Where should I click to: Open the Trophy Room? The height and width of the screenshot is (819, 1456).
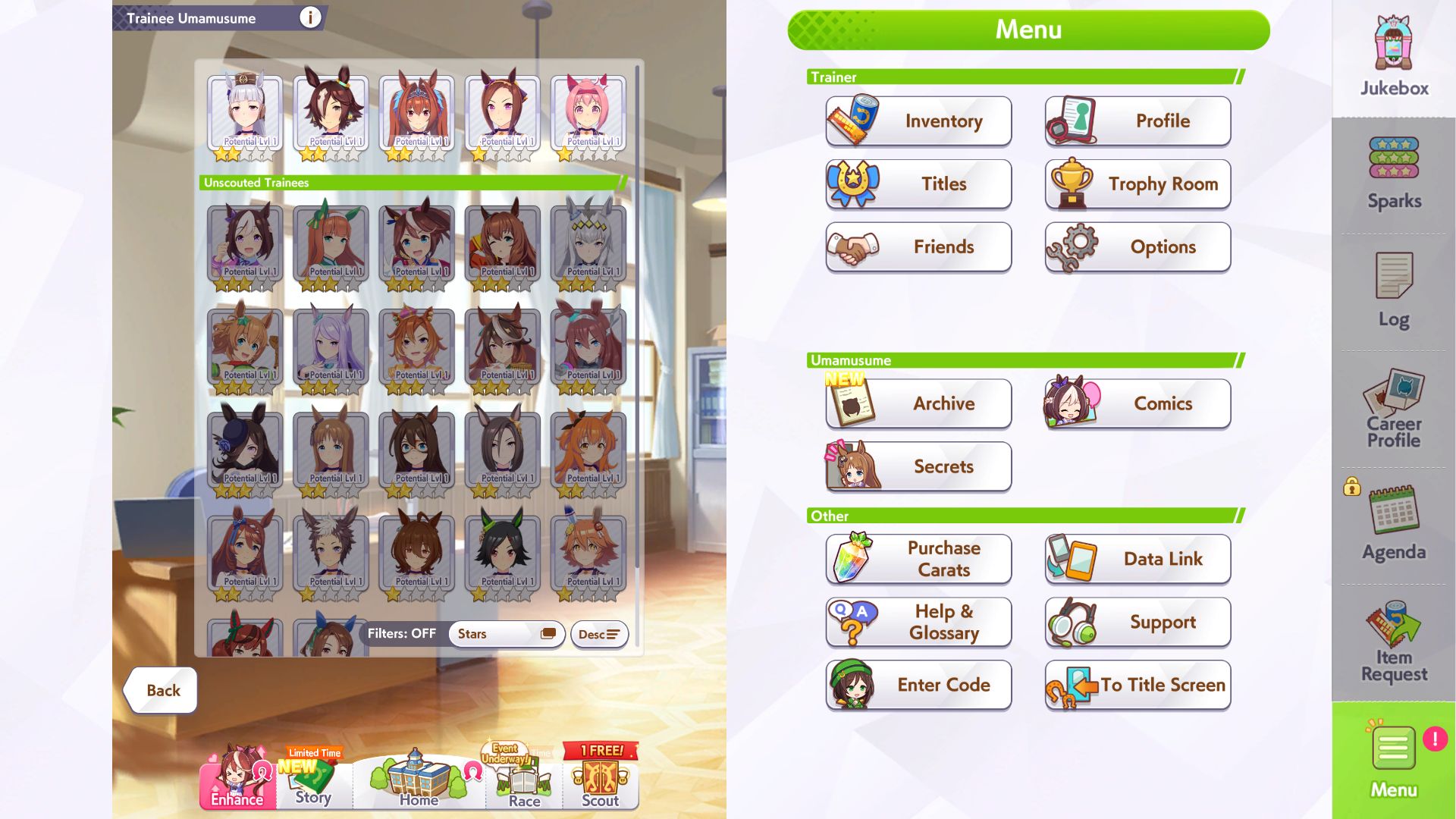point(1137,184)
